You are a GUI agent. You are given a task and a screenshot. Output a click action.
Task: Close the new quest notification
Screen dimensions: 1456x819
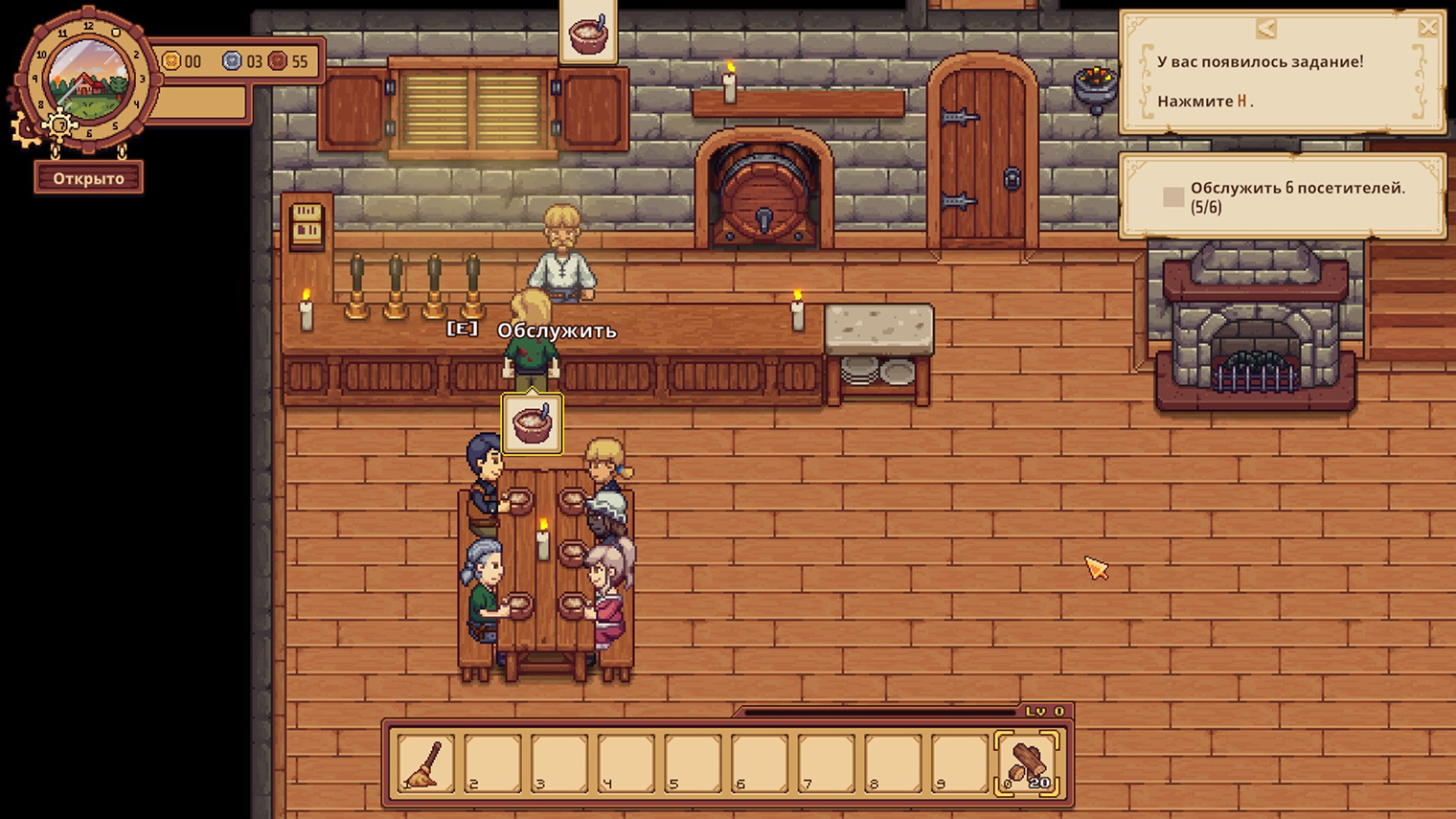pyautogui.click(x=1427, y=28)
